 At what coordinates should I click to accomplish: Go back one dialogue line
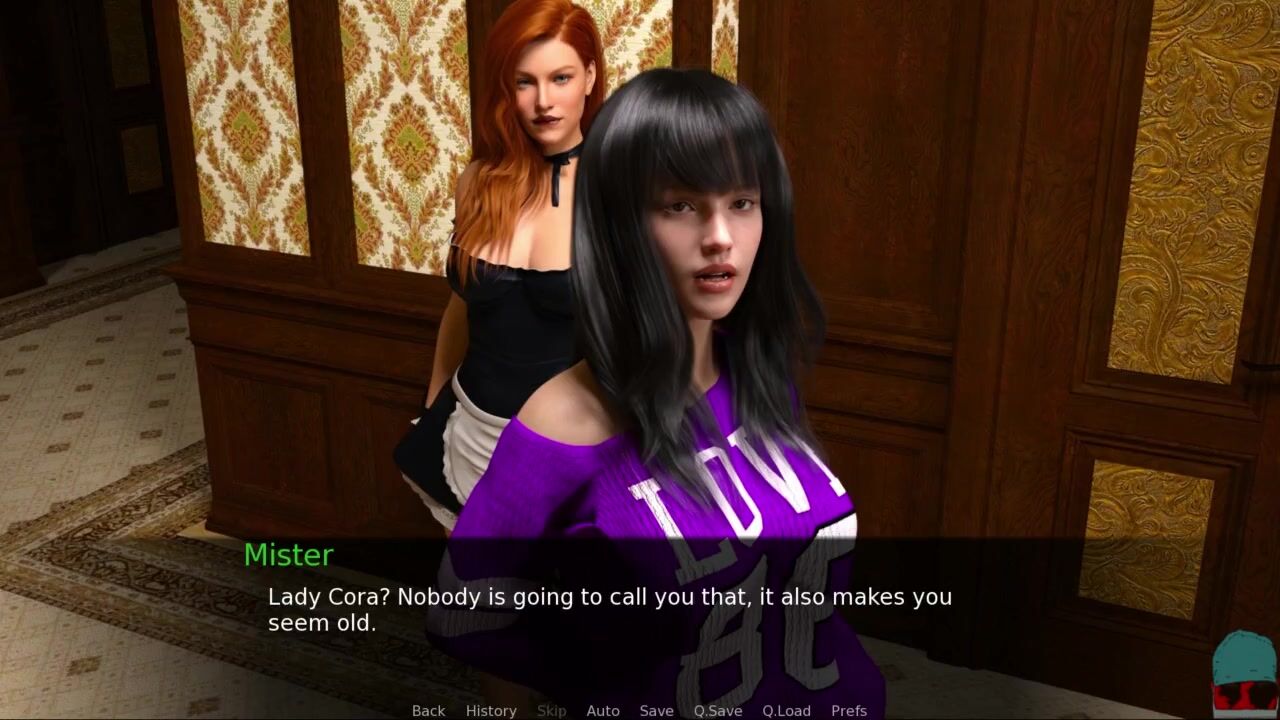click(x=428, y=711)
